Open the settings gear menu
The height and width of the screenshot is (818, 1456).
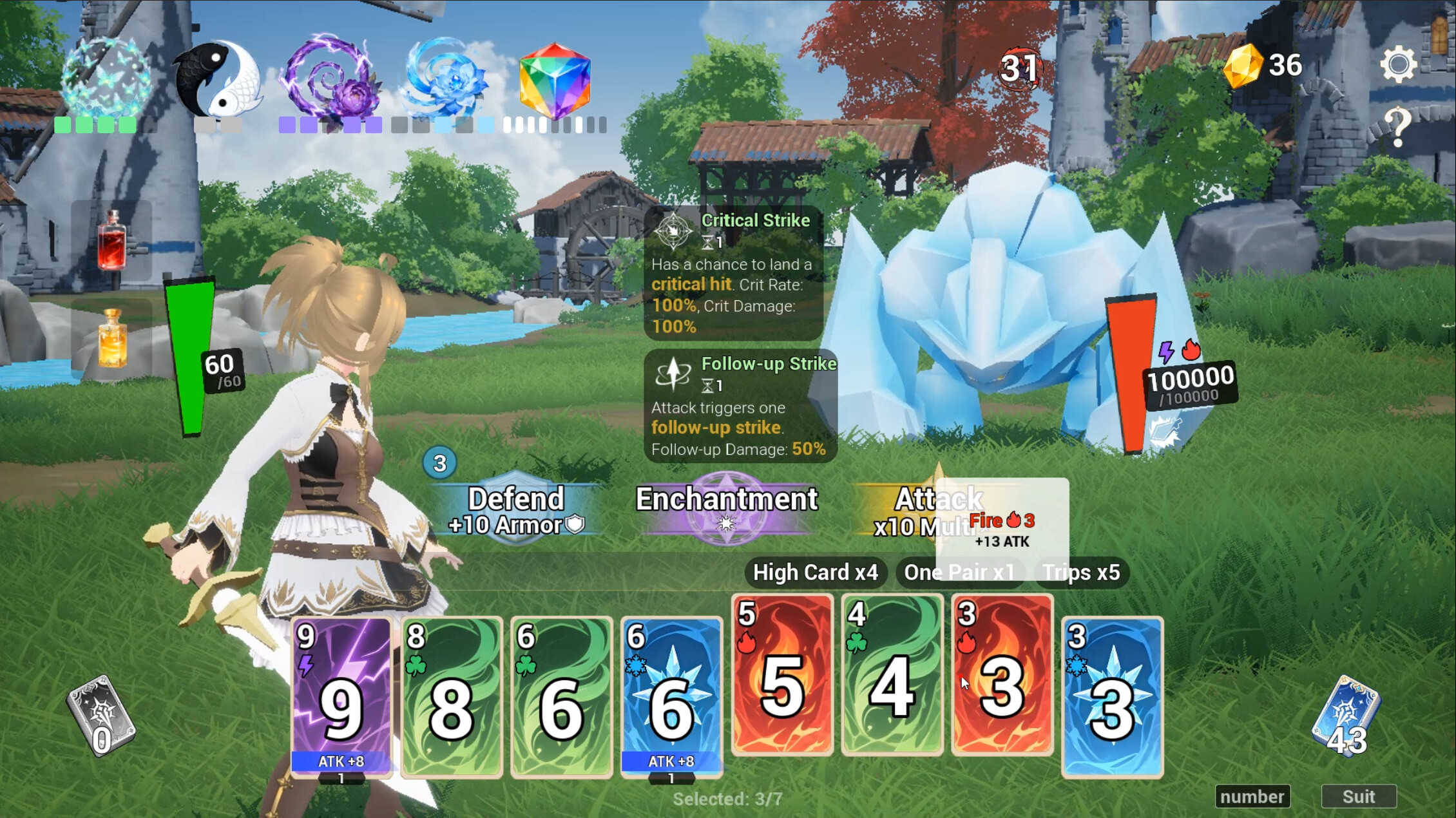click(x=1397, y=64)
